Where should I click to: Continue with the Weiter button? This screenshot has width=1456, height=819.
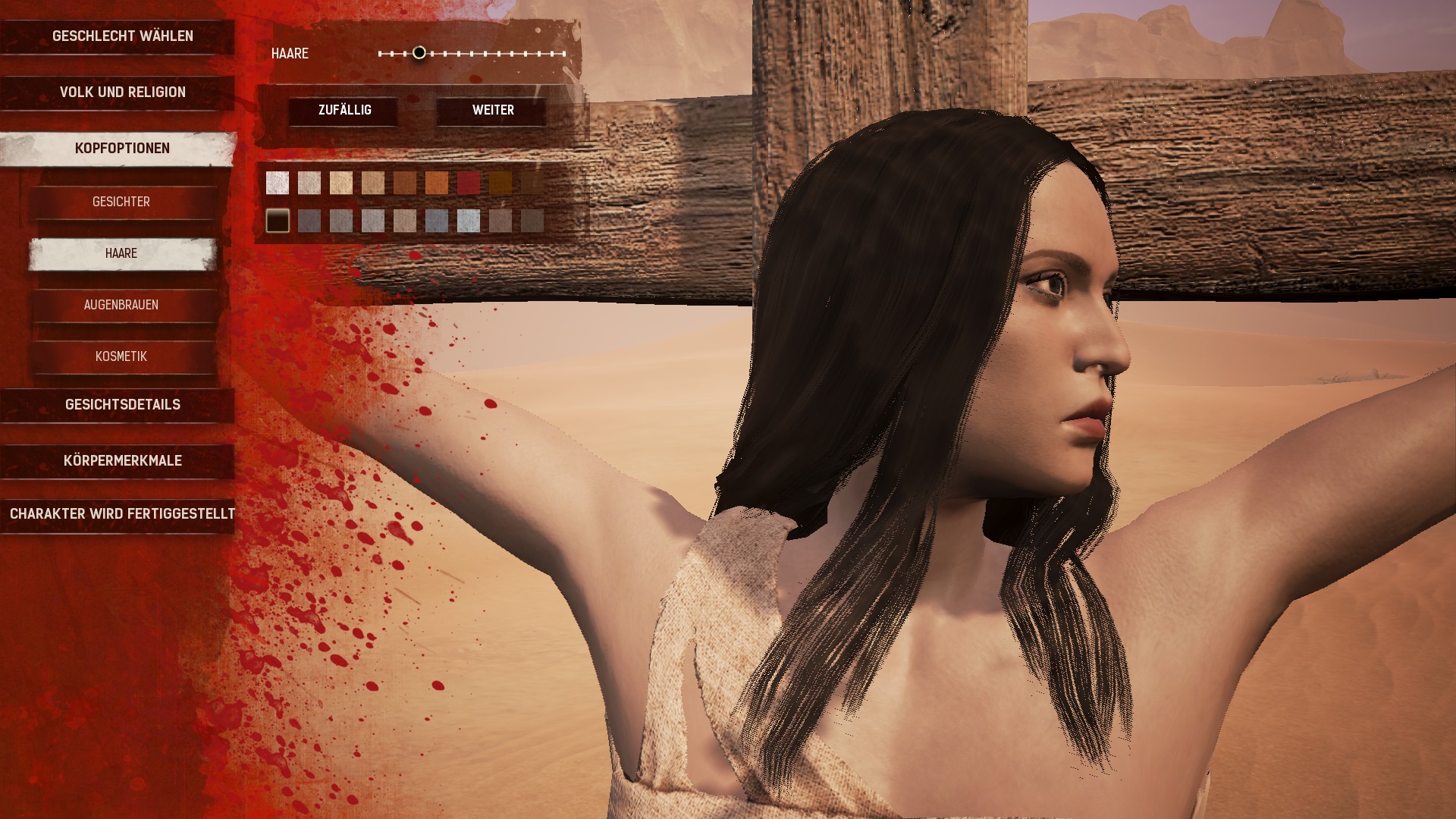click(493, 111)
